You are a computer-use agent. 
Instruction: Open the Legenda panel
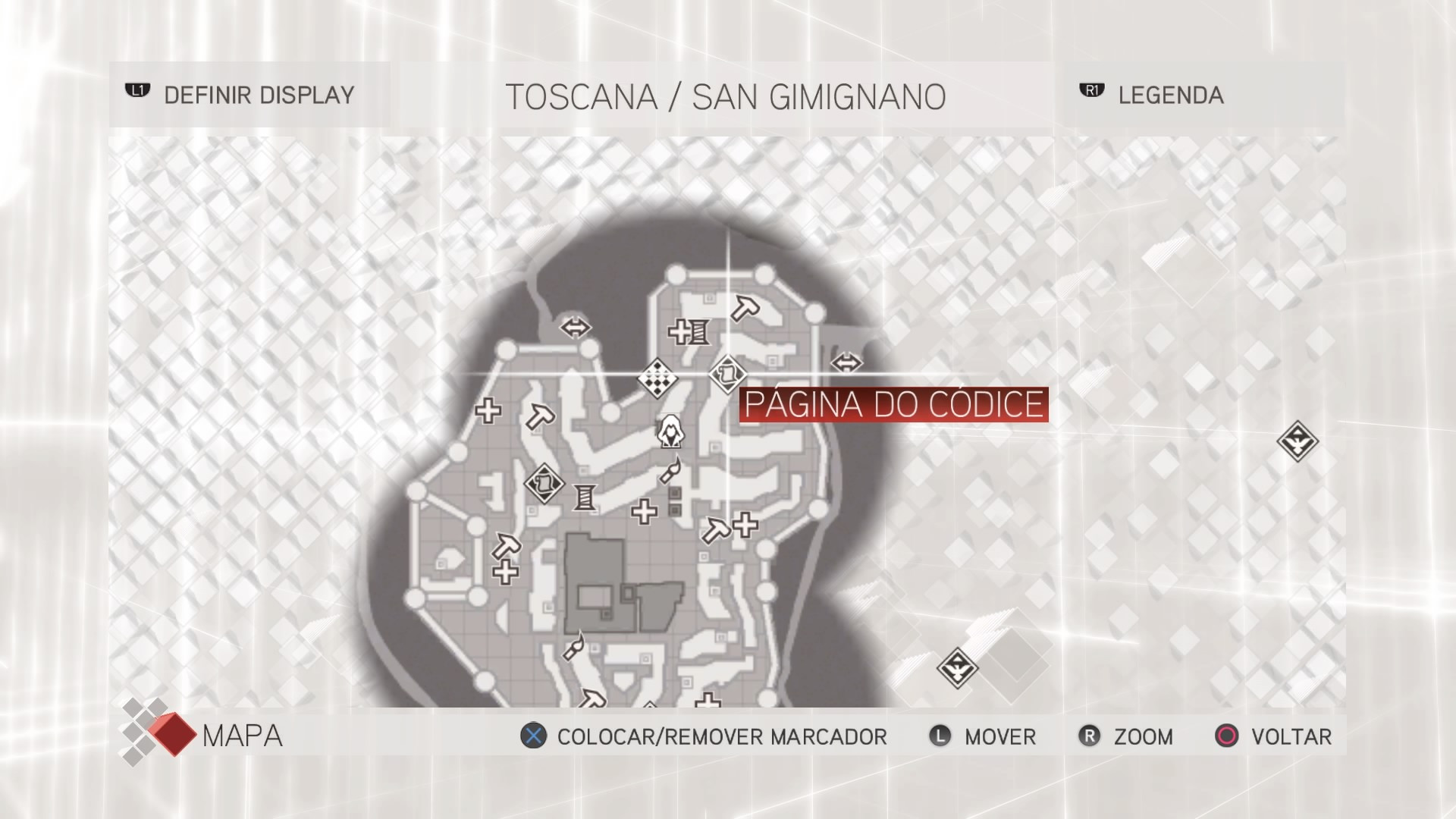1170,96
